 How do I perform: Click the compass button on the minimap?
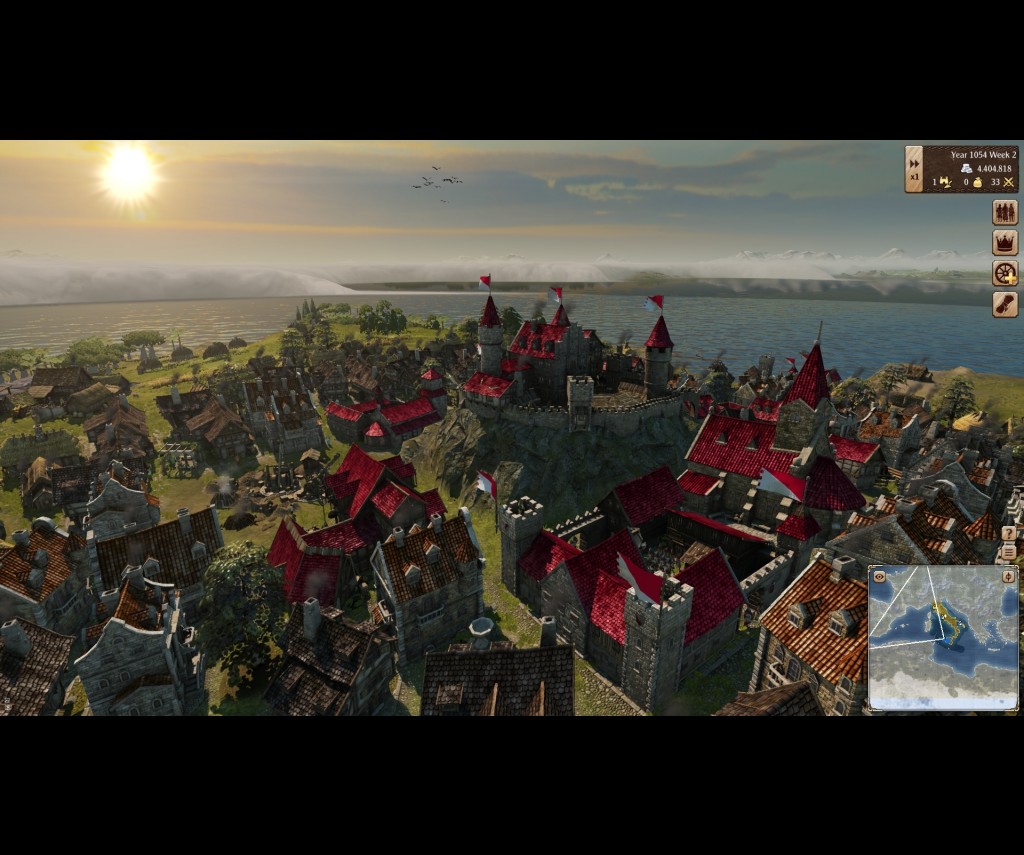1008,576
